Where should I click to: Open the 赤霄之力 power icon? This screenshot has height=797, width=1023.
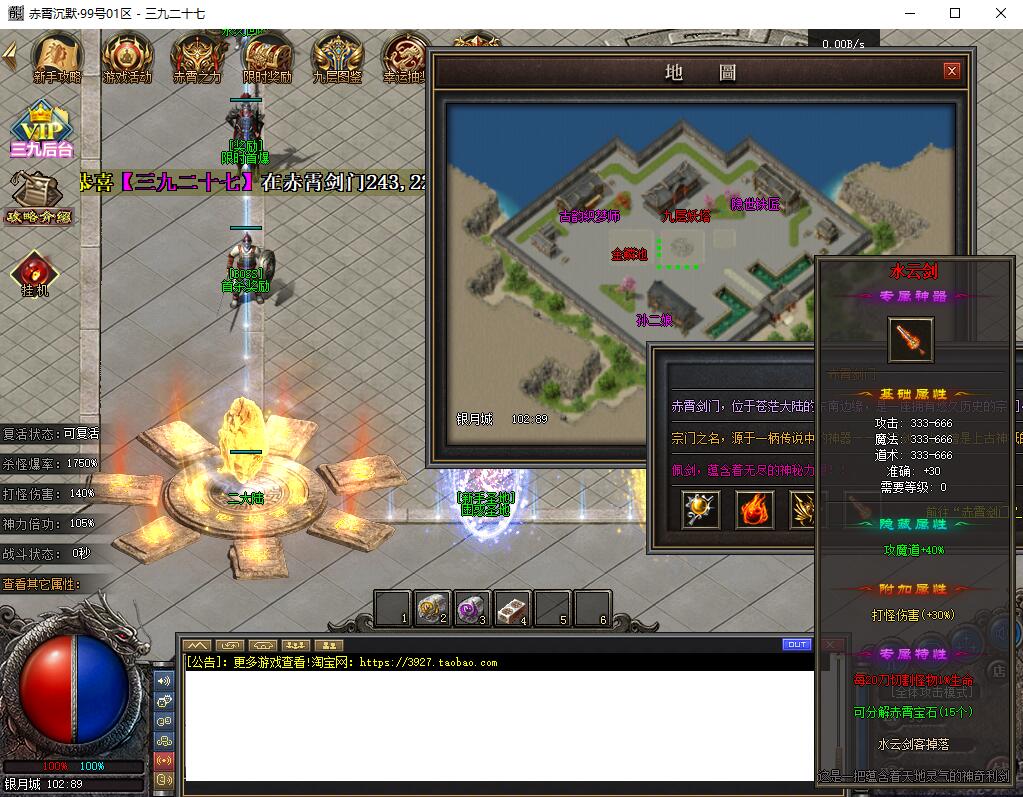point(197,57)
